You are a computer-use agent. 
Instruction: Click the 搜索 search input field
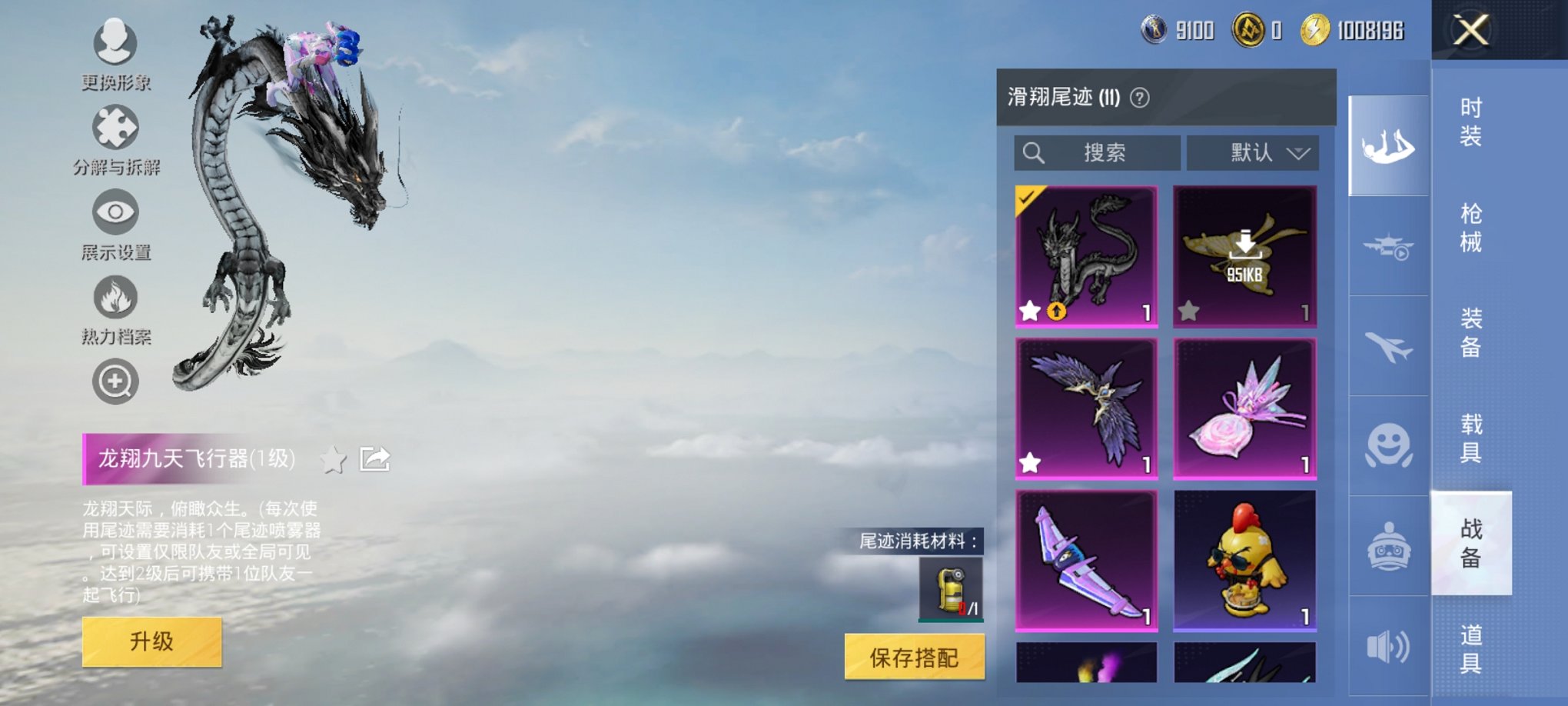coord(1099,153)
